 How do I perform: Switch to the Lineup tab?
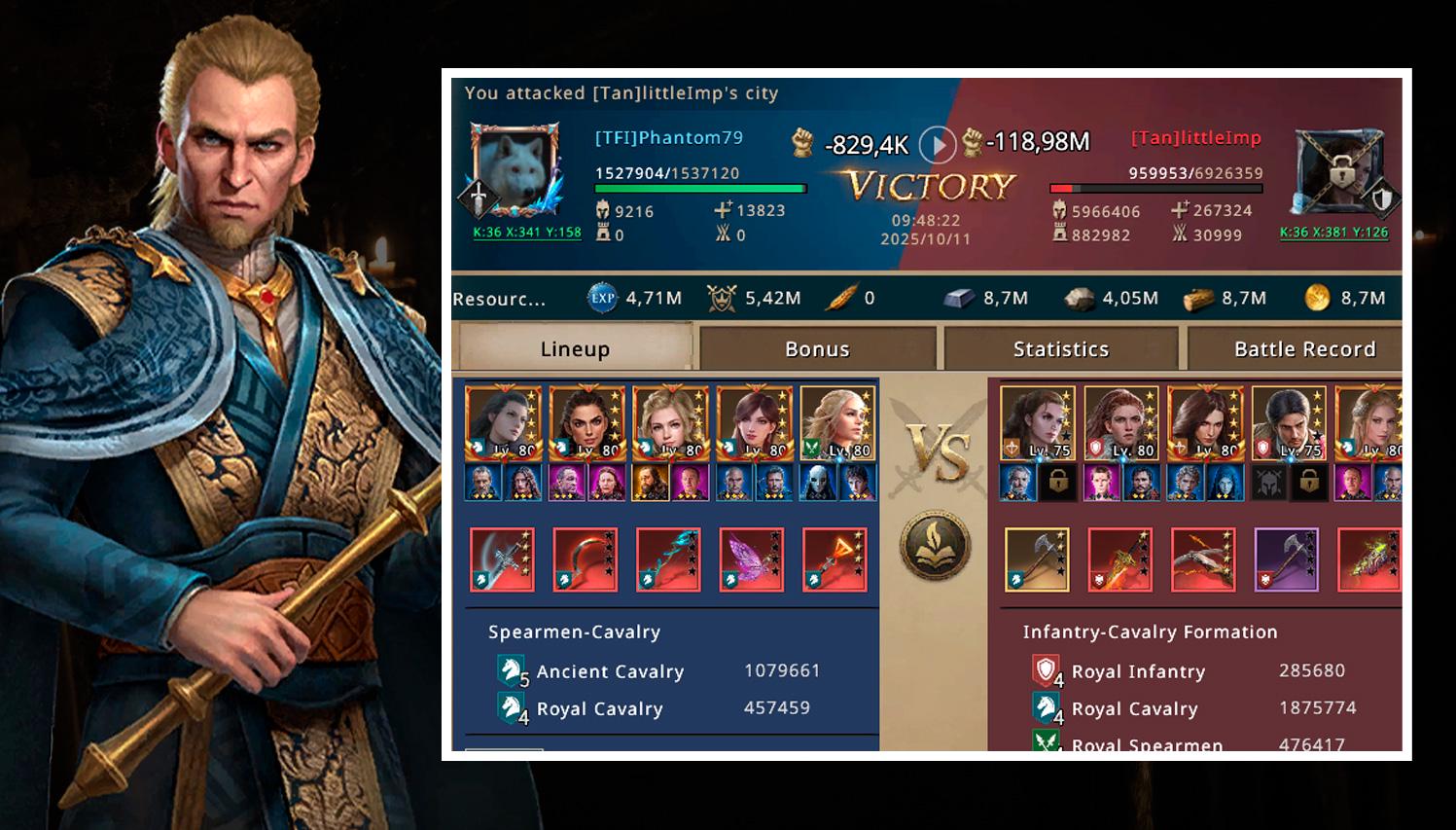[x=575, y=348]
